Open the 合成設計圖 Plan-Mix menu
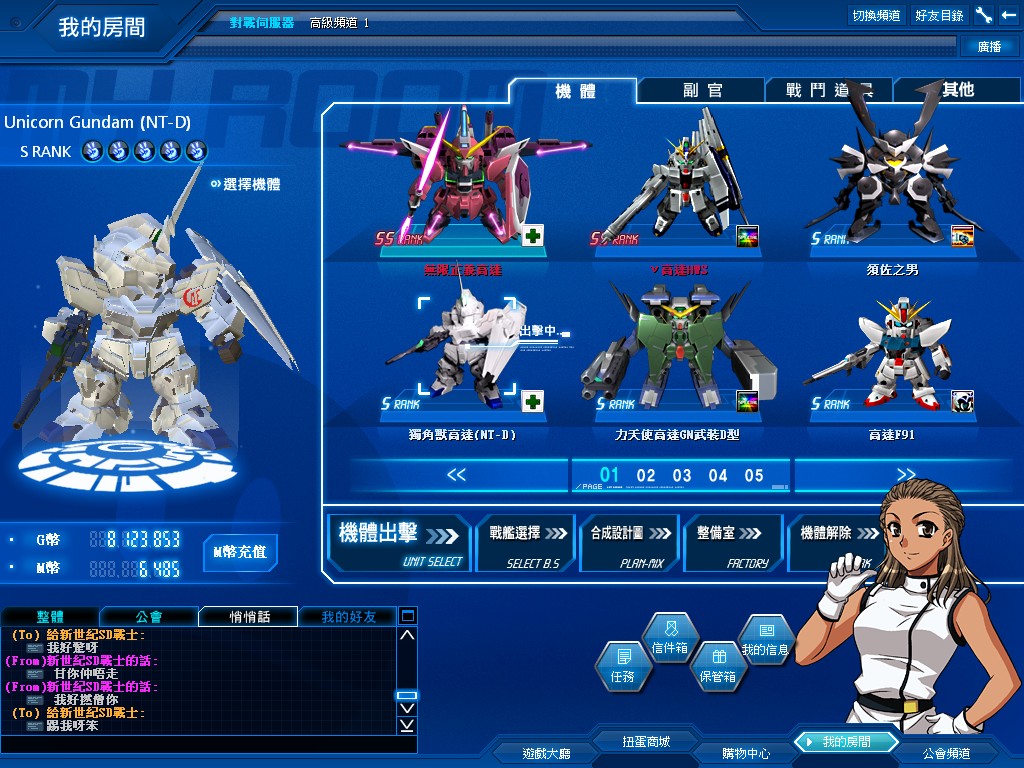 point(628,542)
